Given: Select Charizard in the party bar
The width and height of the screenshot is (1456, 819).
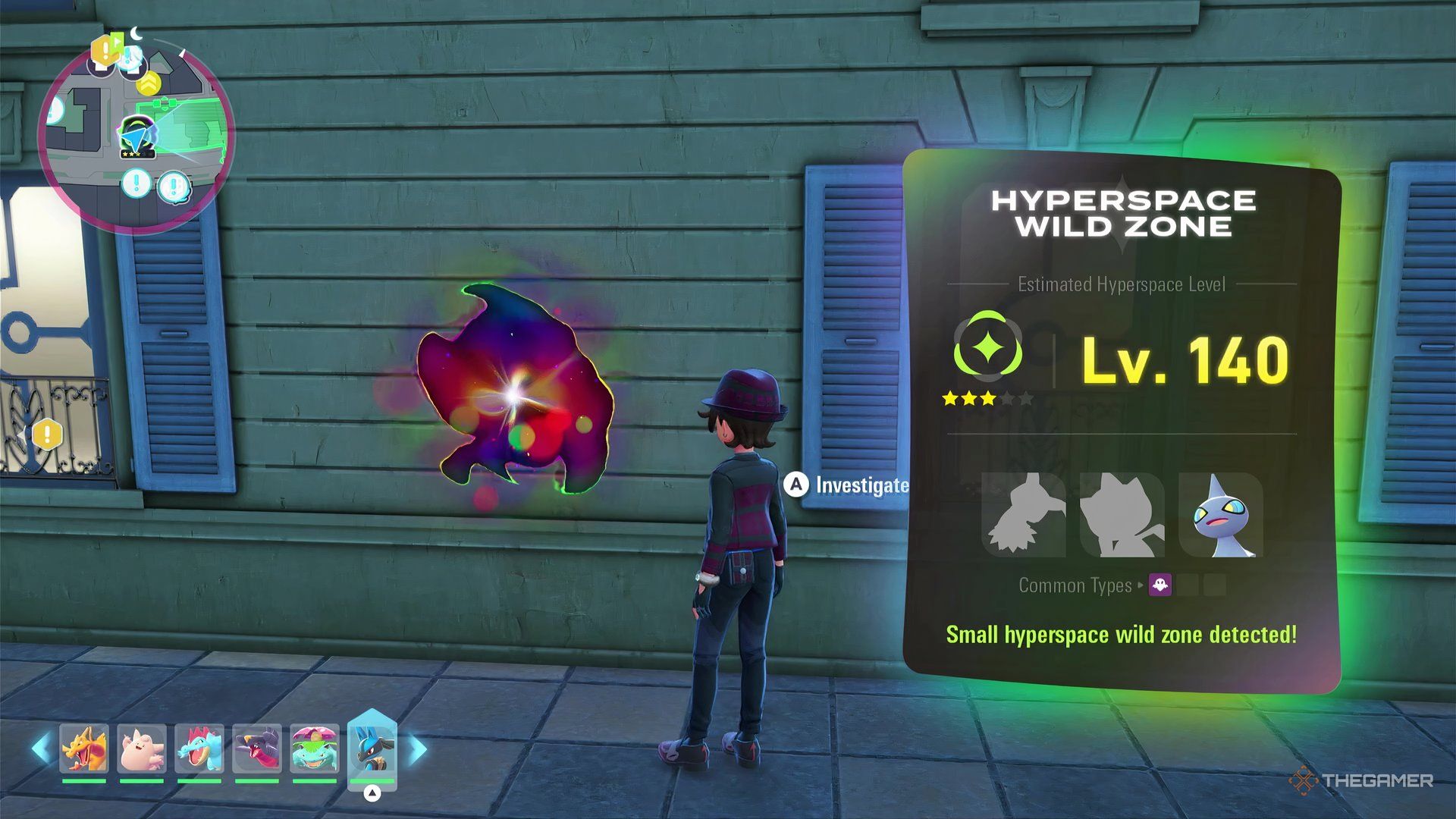Looking at the screenshot, I should 84,748.
